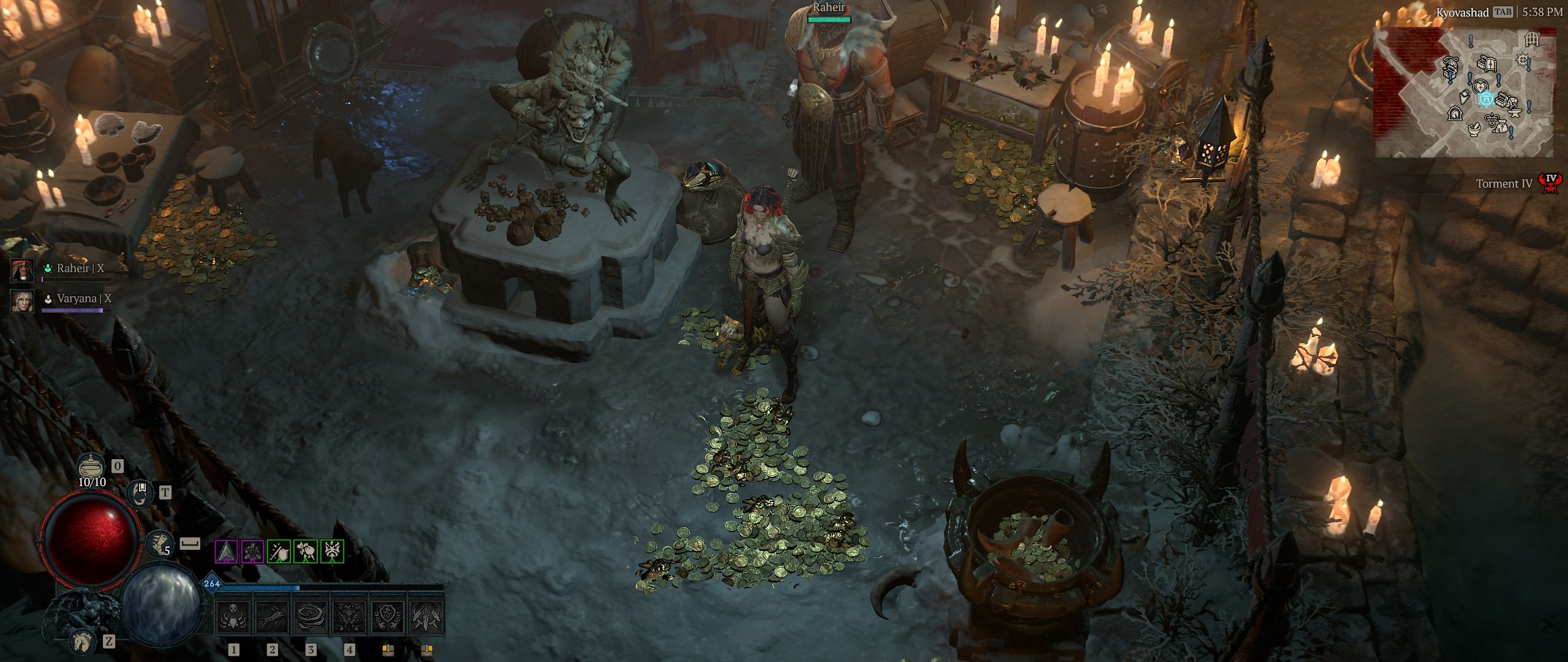Click the town portal icon
1568x662 pixels.
(x=141, y=494)
